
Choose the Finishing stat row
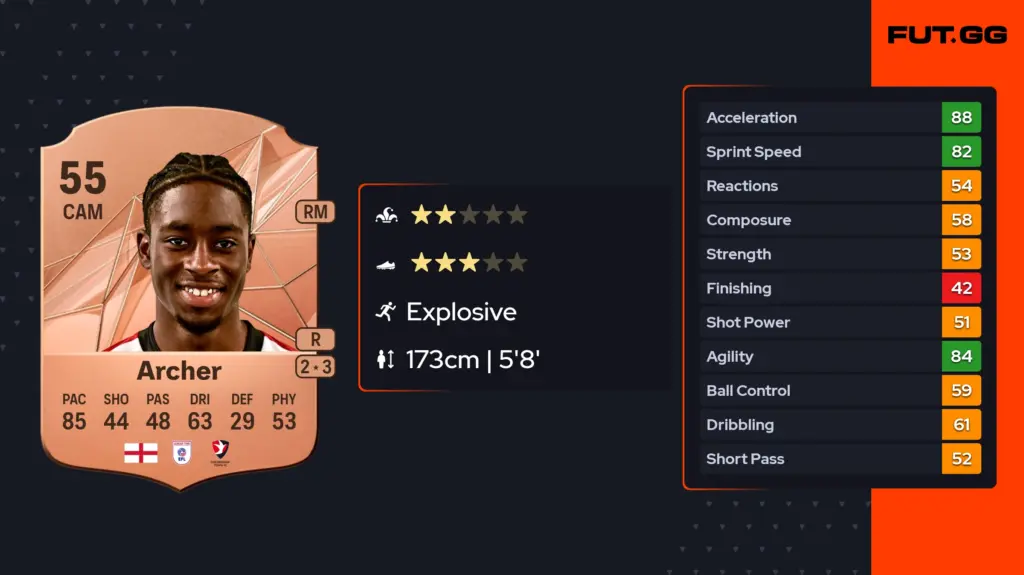[840, 289]
